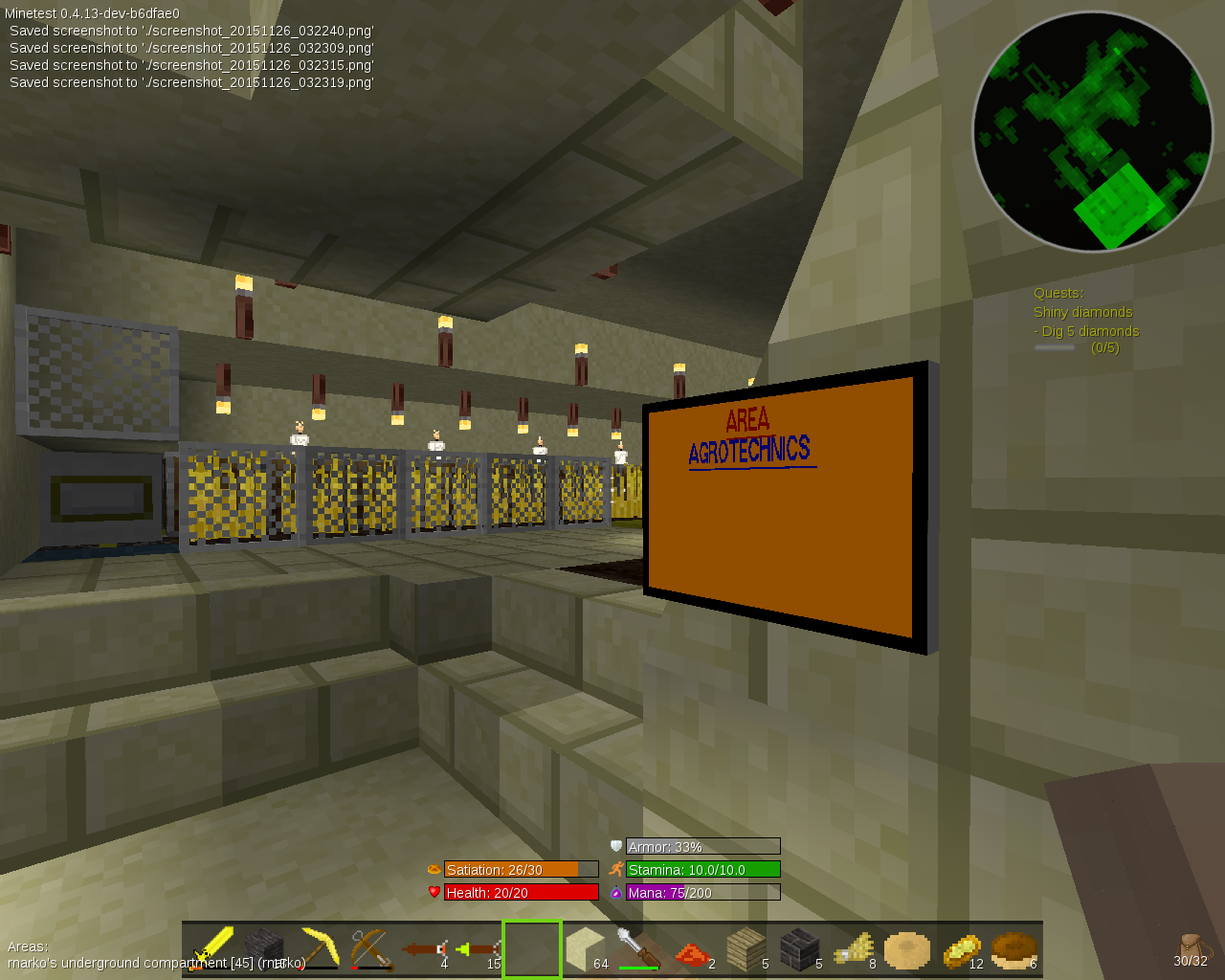Click the red heart icon beside Health
The image size is (1225, 980).
click(435, 891)
